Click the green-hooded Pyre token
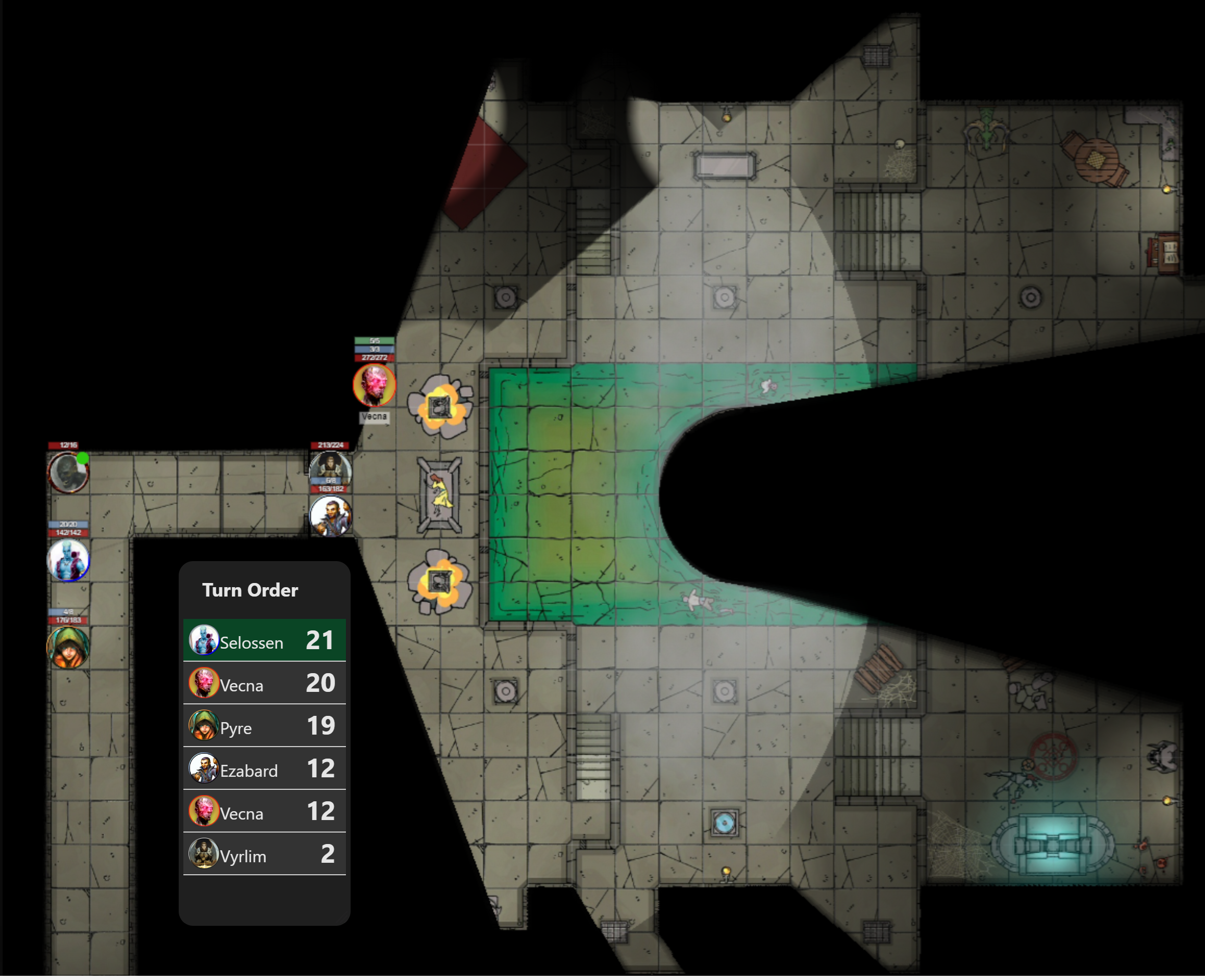The height and width of the screenshot is (980, 1205). coord(68,647)
